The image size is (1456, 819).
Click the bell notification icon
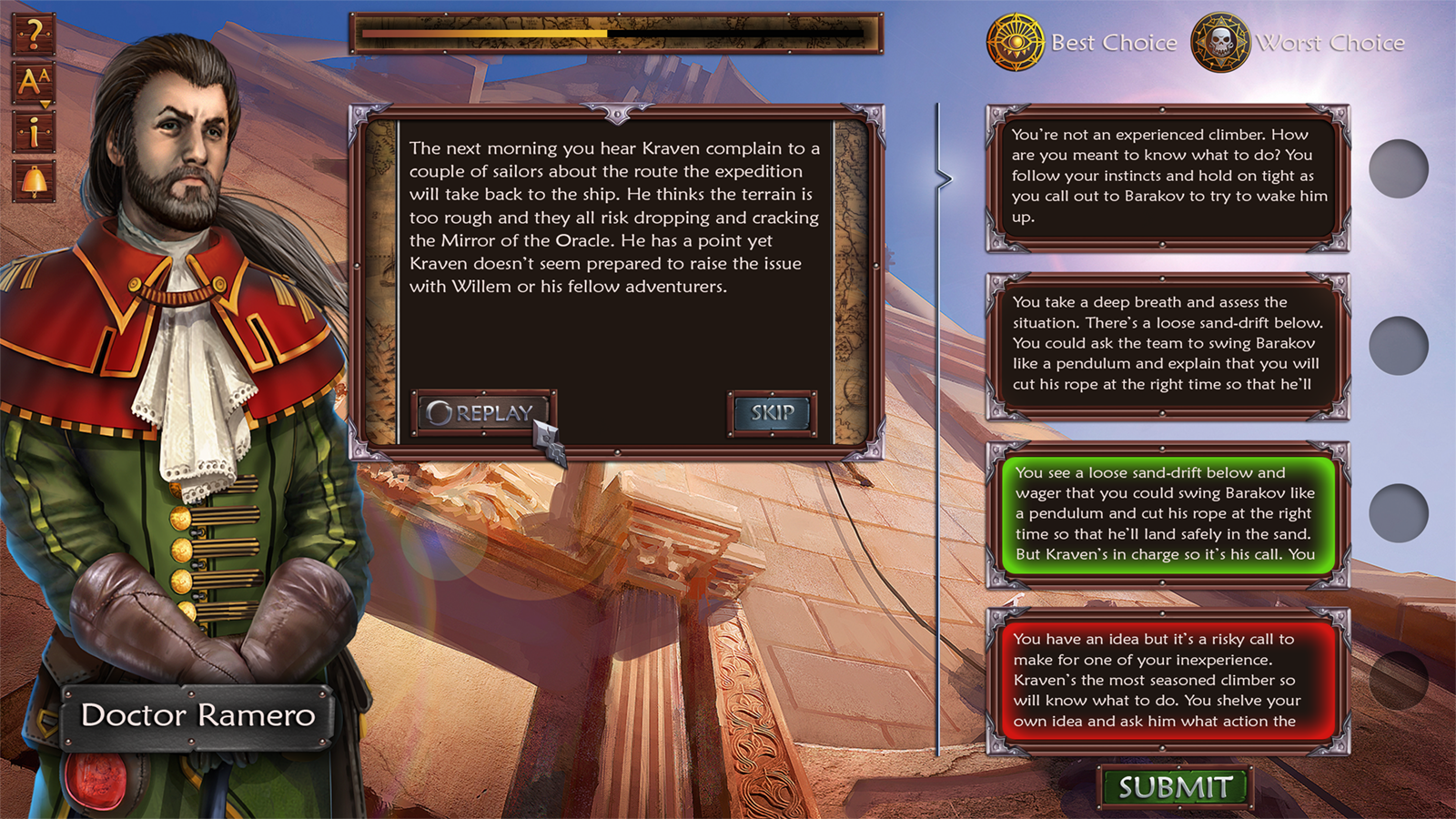[34, 181]
